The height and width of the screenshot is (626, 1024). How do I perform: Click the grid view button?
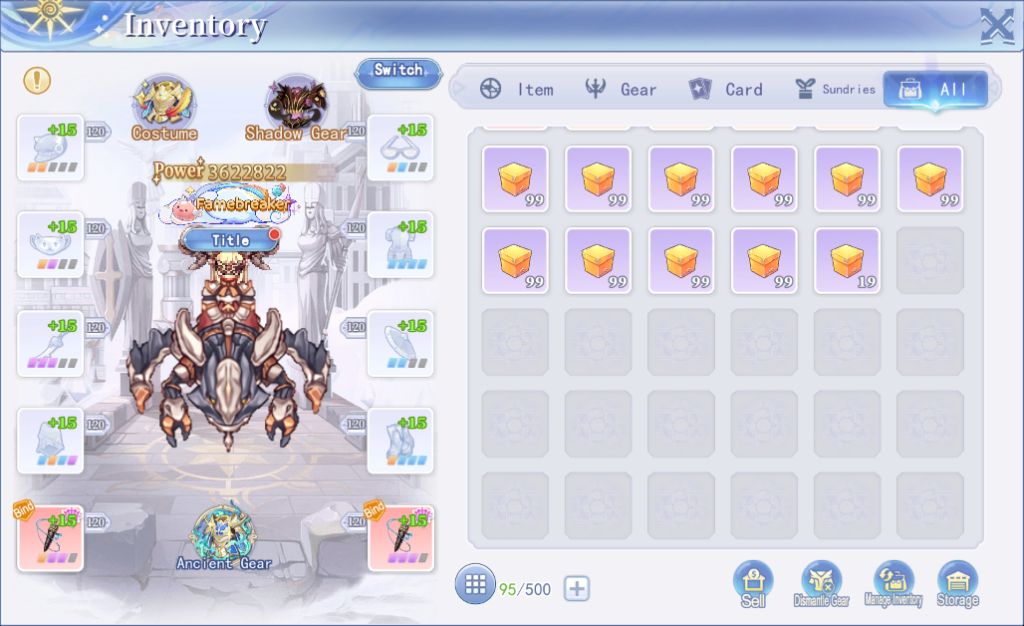coord(475,584)
